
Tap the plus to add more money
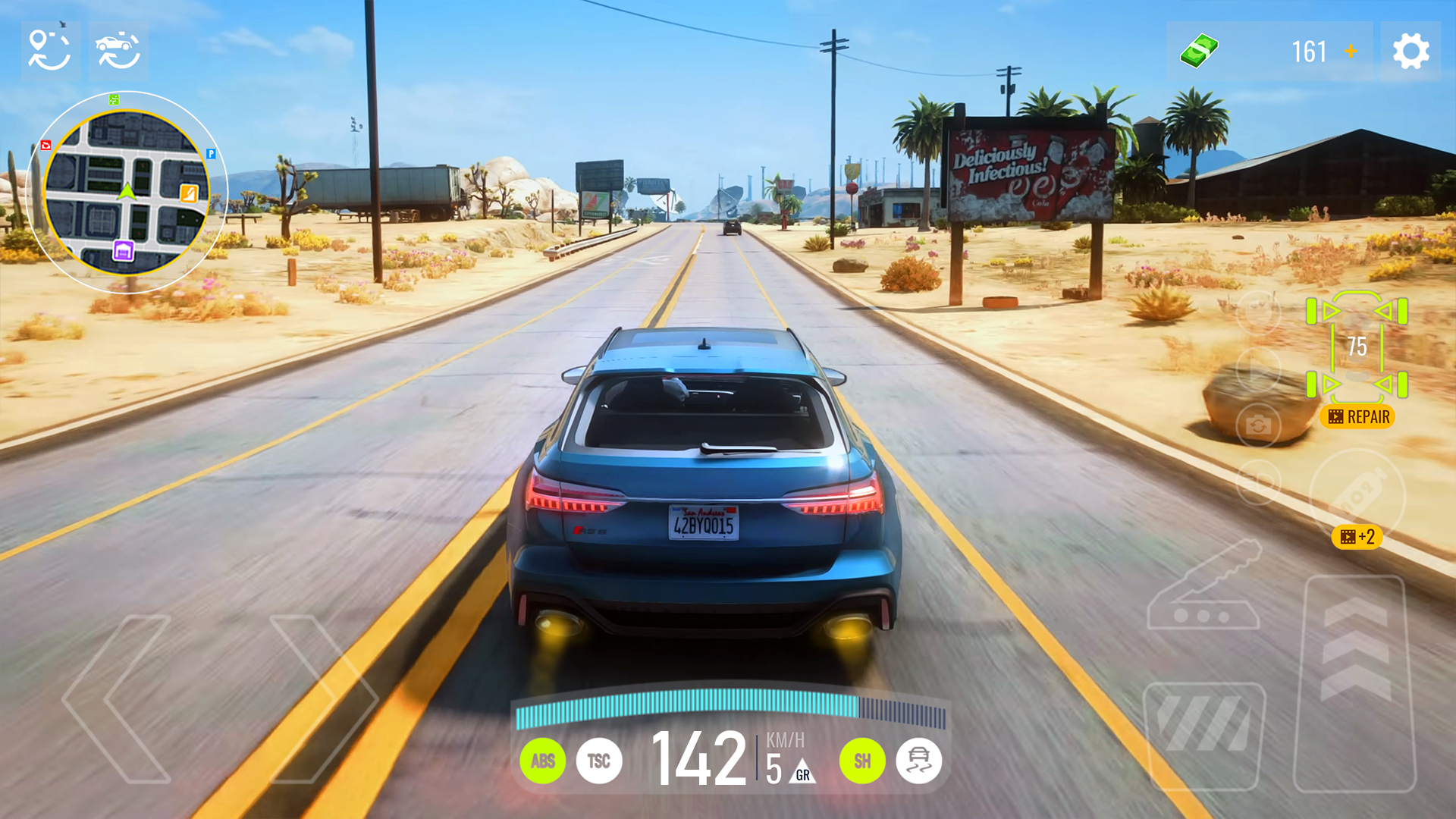1351,52
